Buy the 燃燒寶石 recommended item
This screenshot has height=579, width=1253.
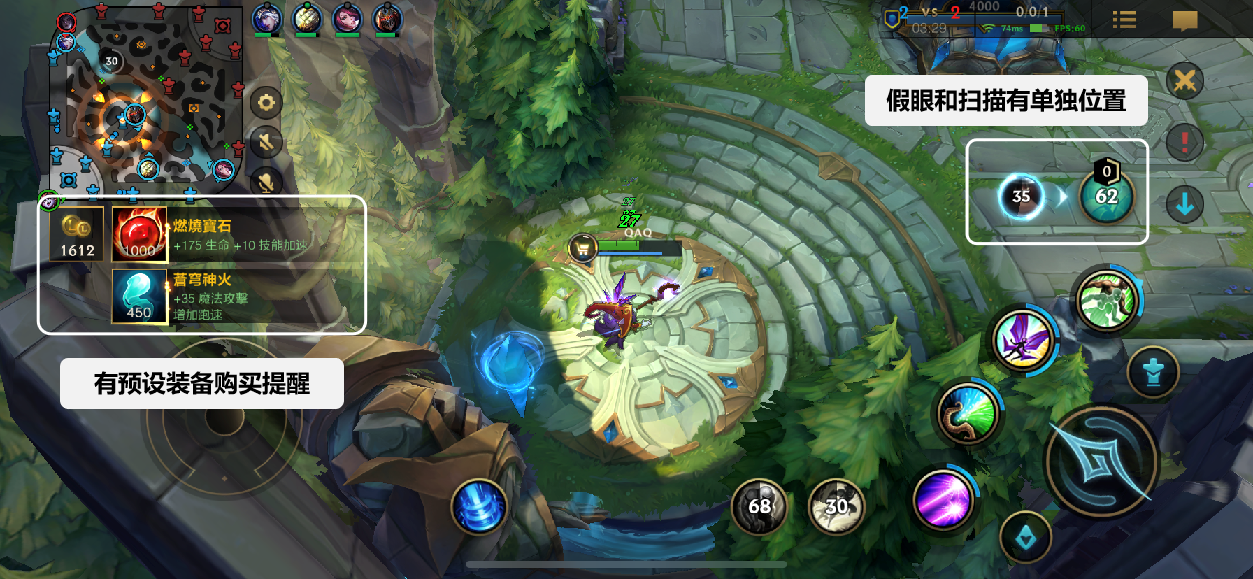(x=139, y=236)
